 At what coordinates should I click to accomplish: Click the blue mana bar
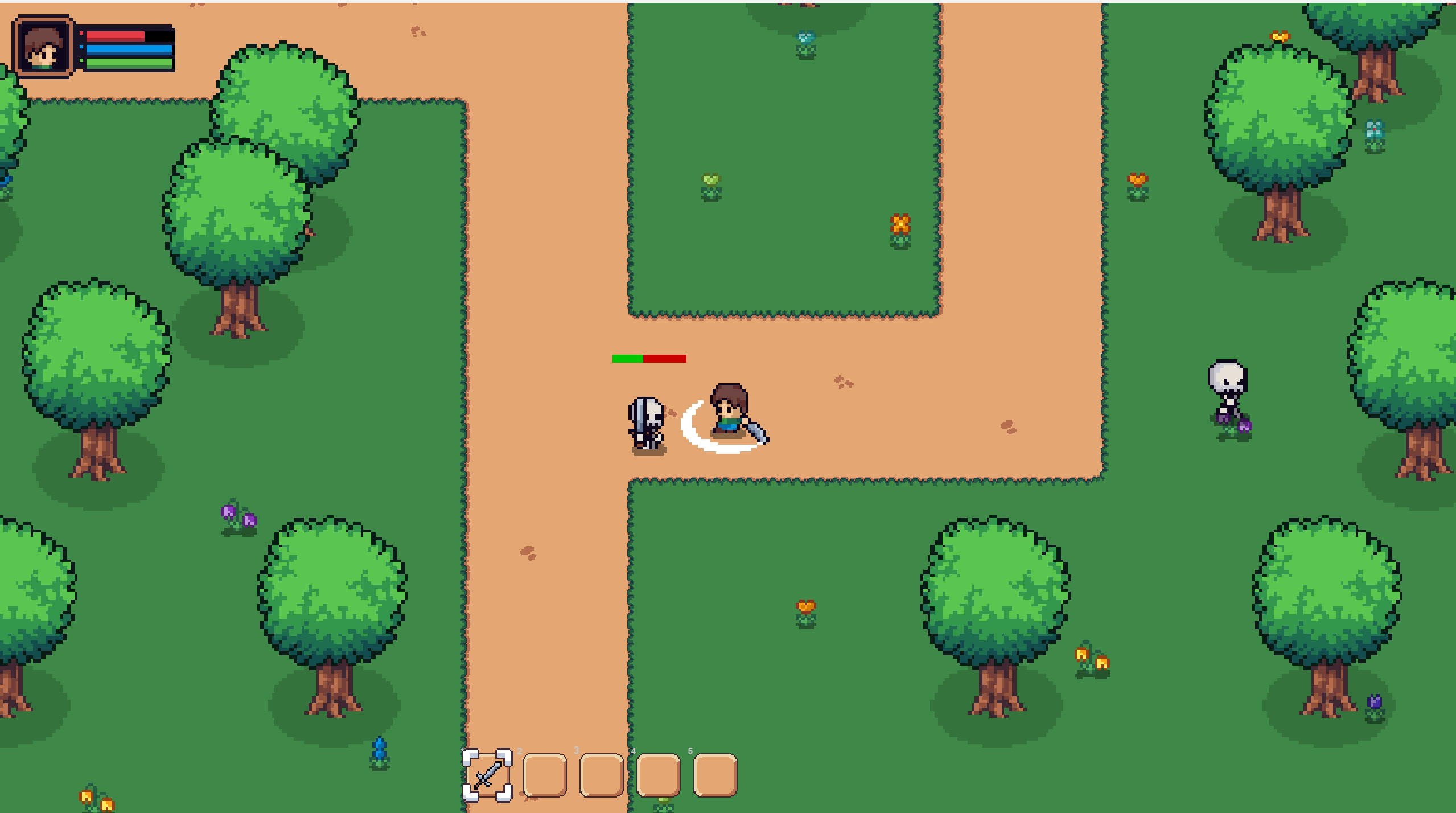(x=125, y=51)
